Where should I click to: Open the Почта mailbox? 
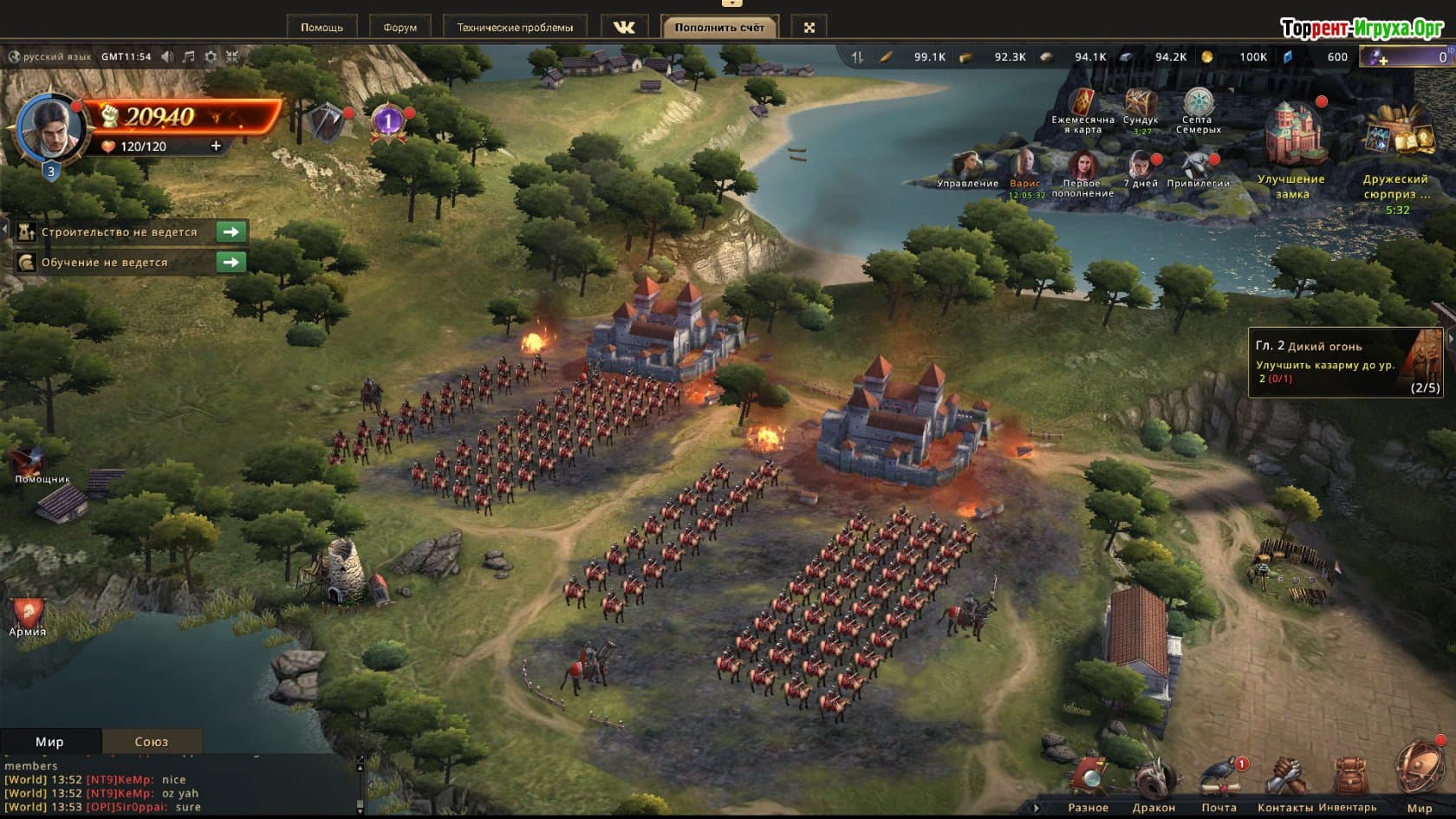coord(1219,783)
